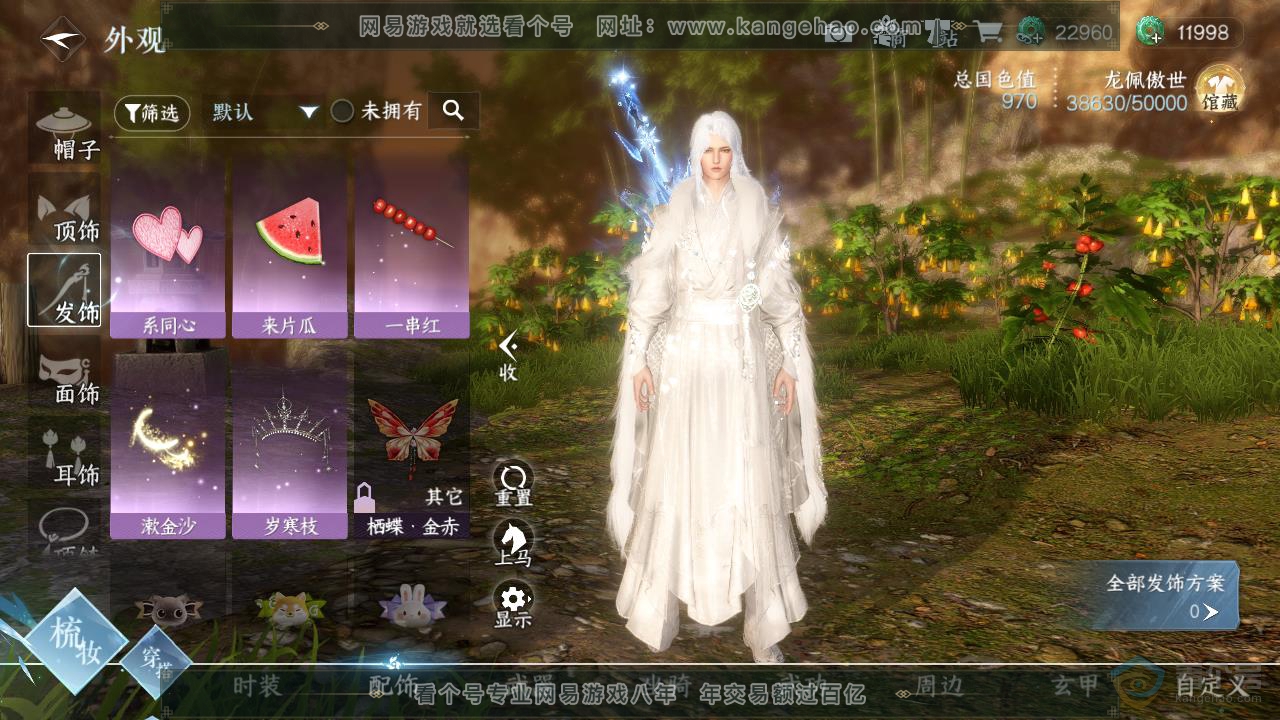Choose the 面饰 category
1280x720 pixels.
click(x=65, y=375)
